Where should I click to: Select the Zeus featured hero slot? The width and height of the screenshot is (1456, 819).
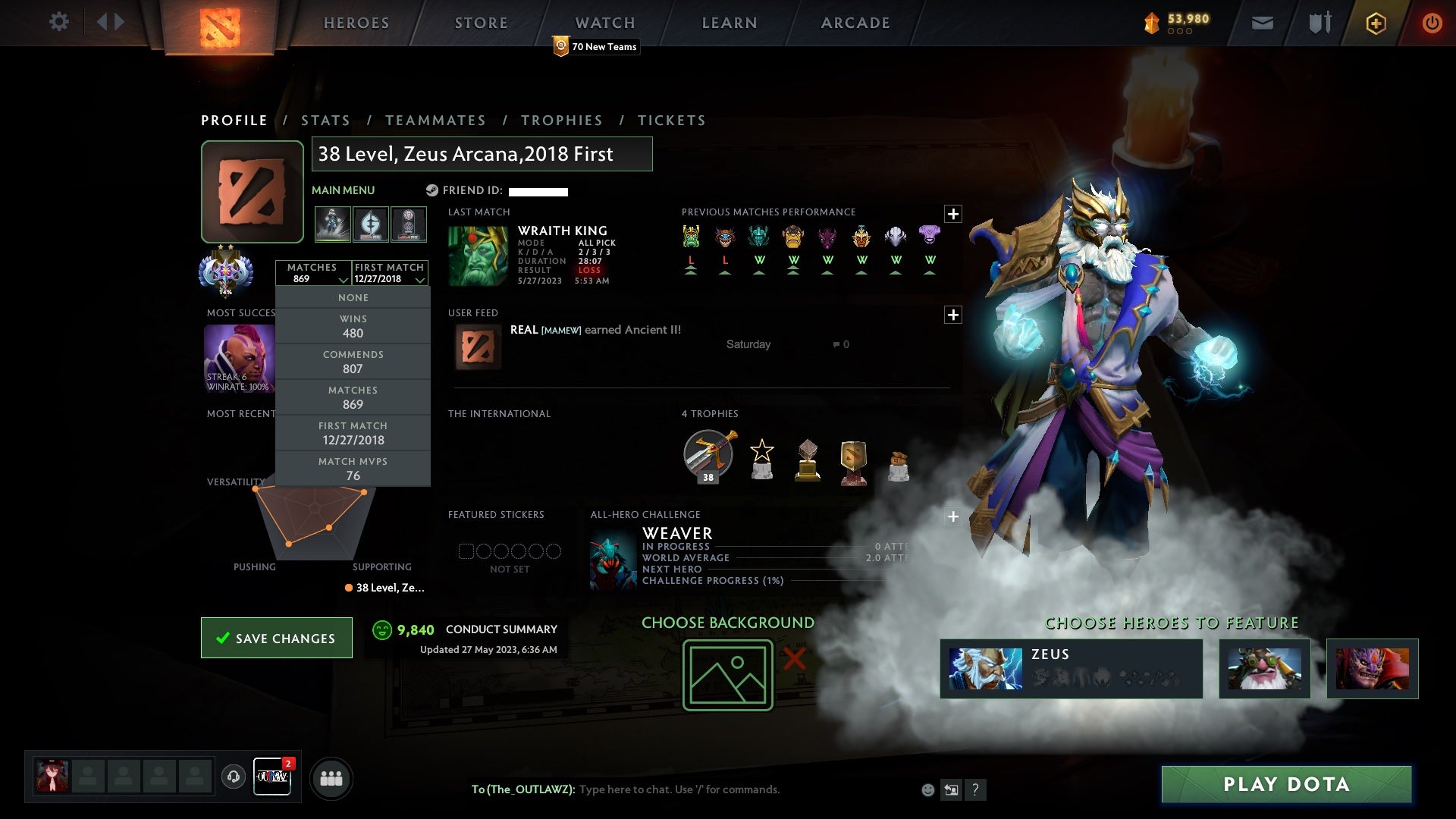[x=1071, y=669]
